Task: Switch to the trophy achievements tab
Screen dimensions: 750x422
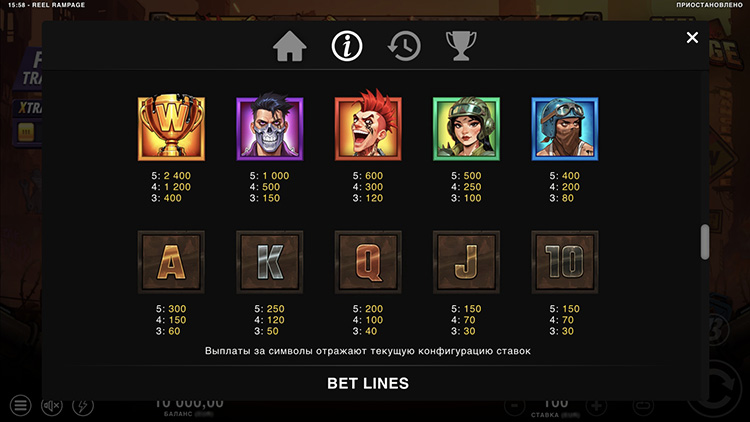Action: tap(461, 46)
